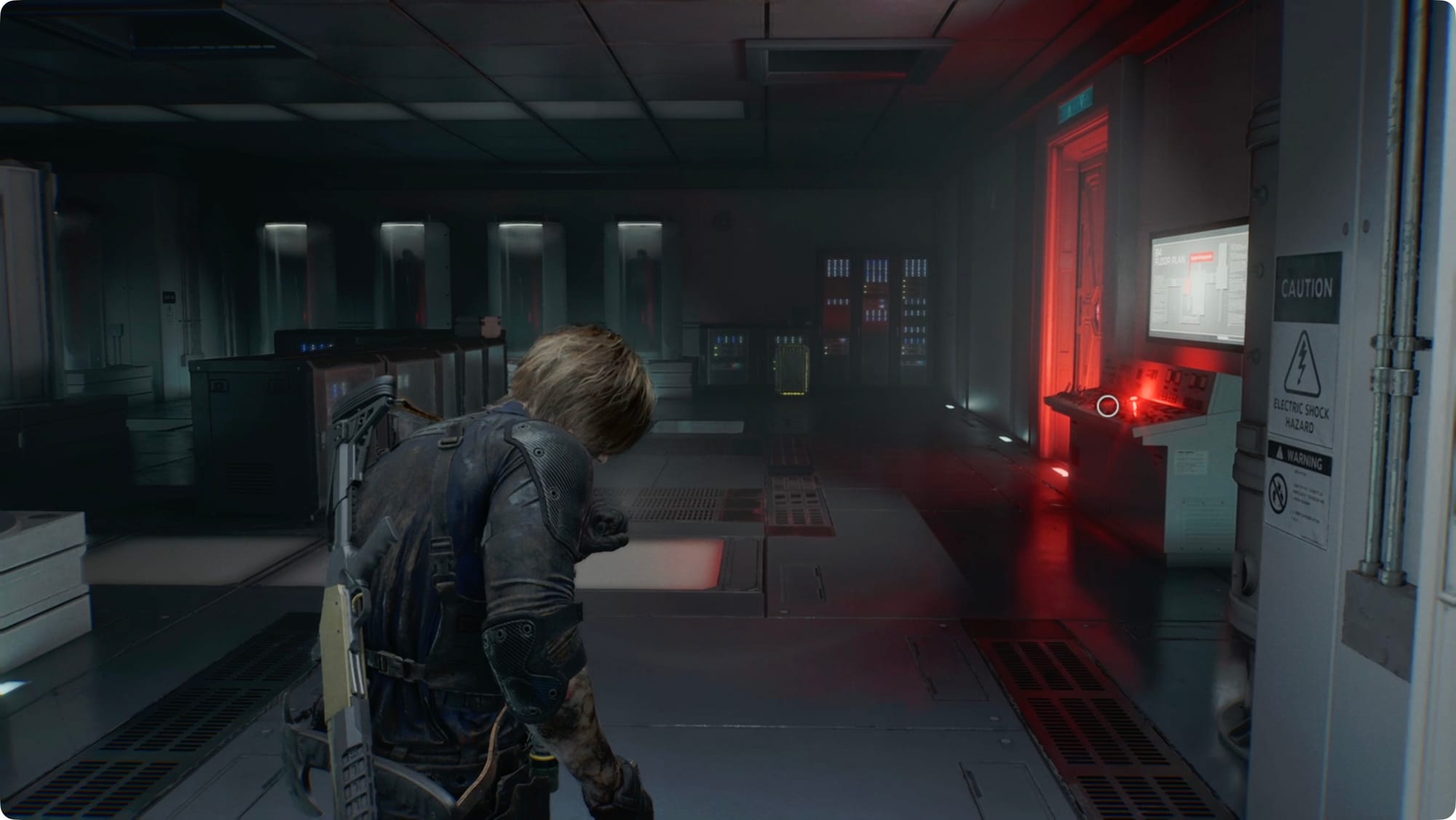Select the circular interaction marker on the console
The image size is (1456, 820).
coord(1107,406)
